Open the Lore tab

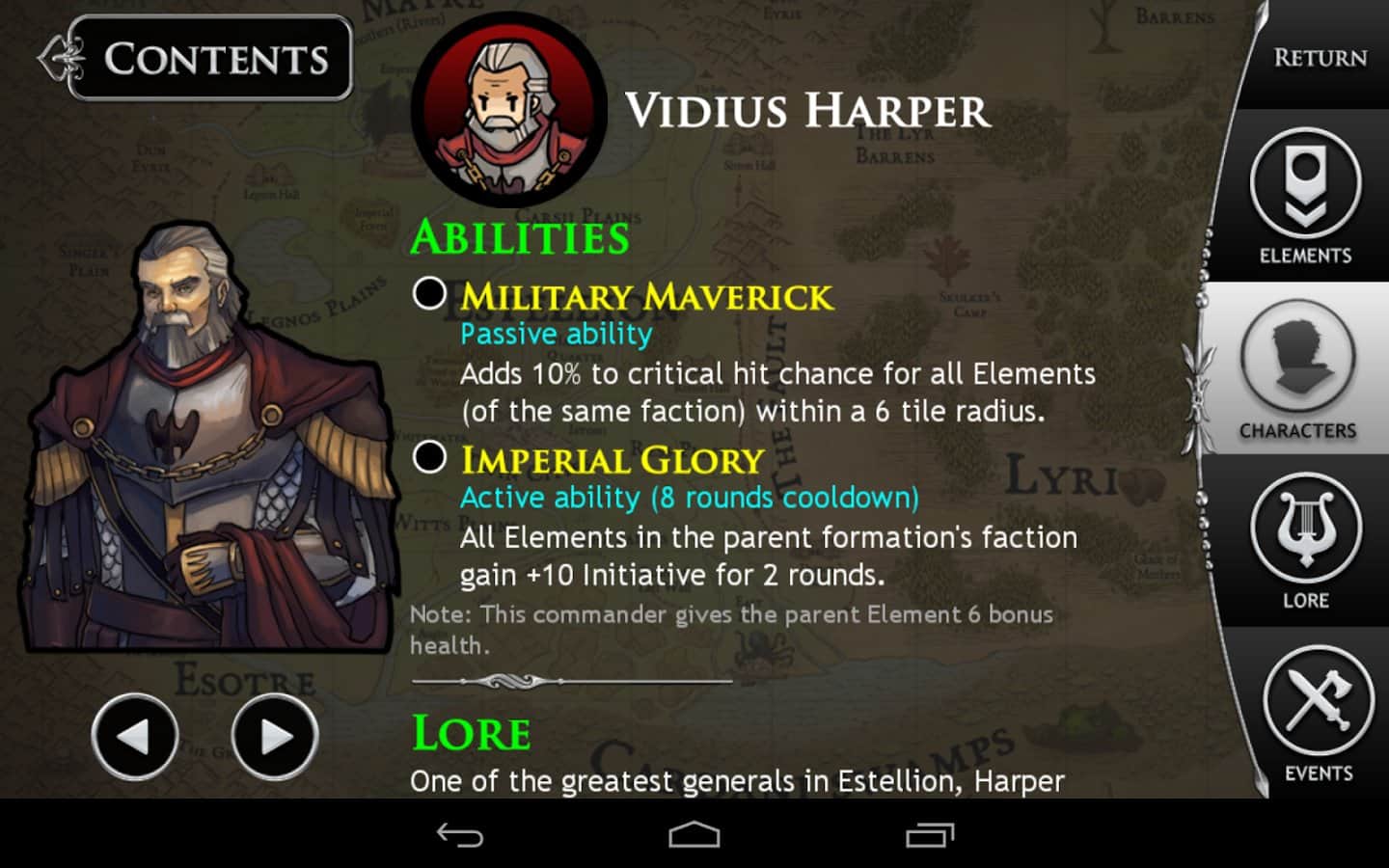[1305, 542]
